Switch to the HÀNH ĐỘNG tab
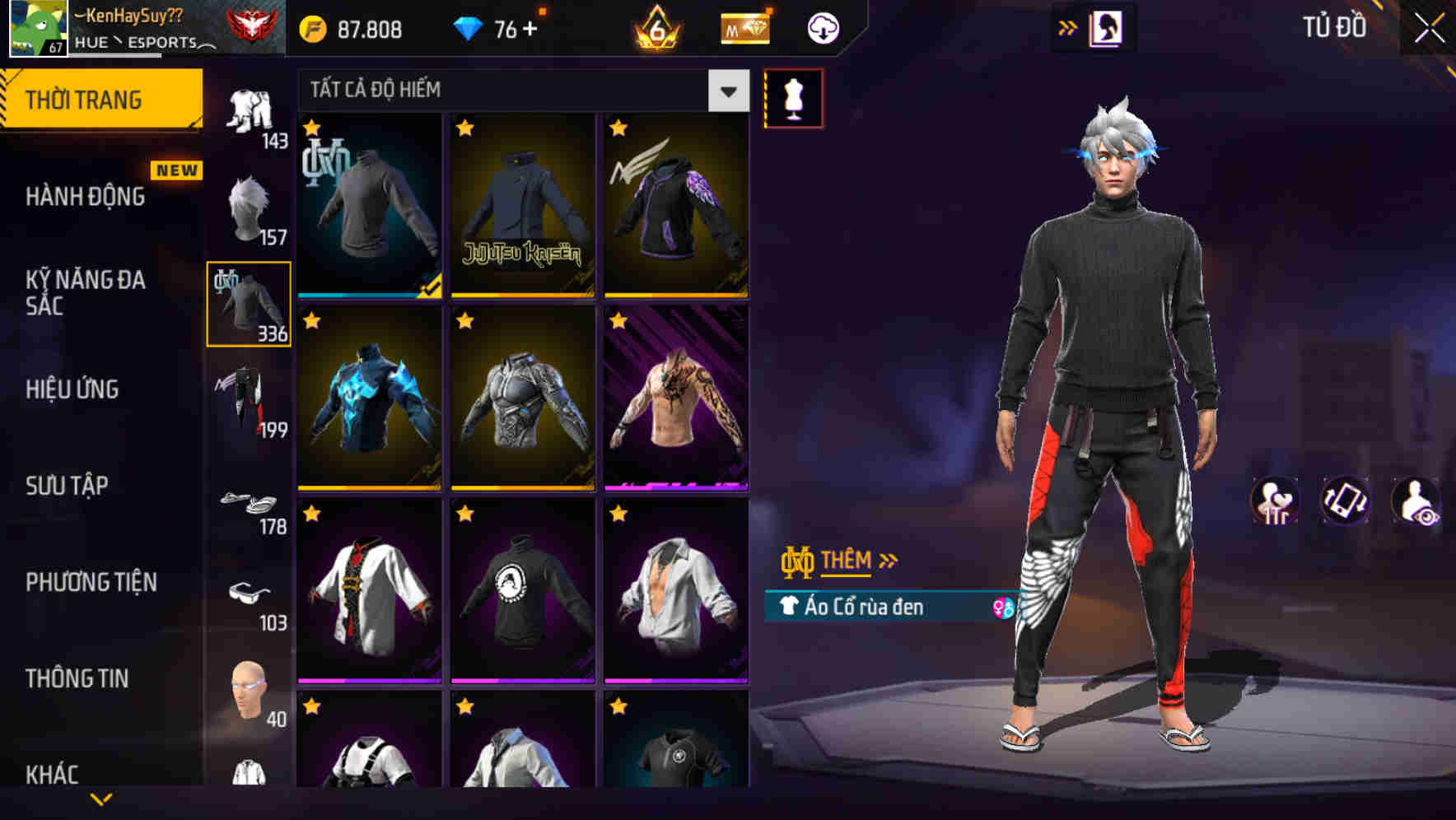 tap(85, 196)
